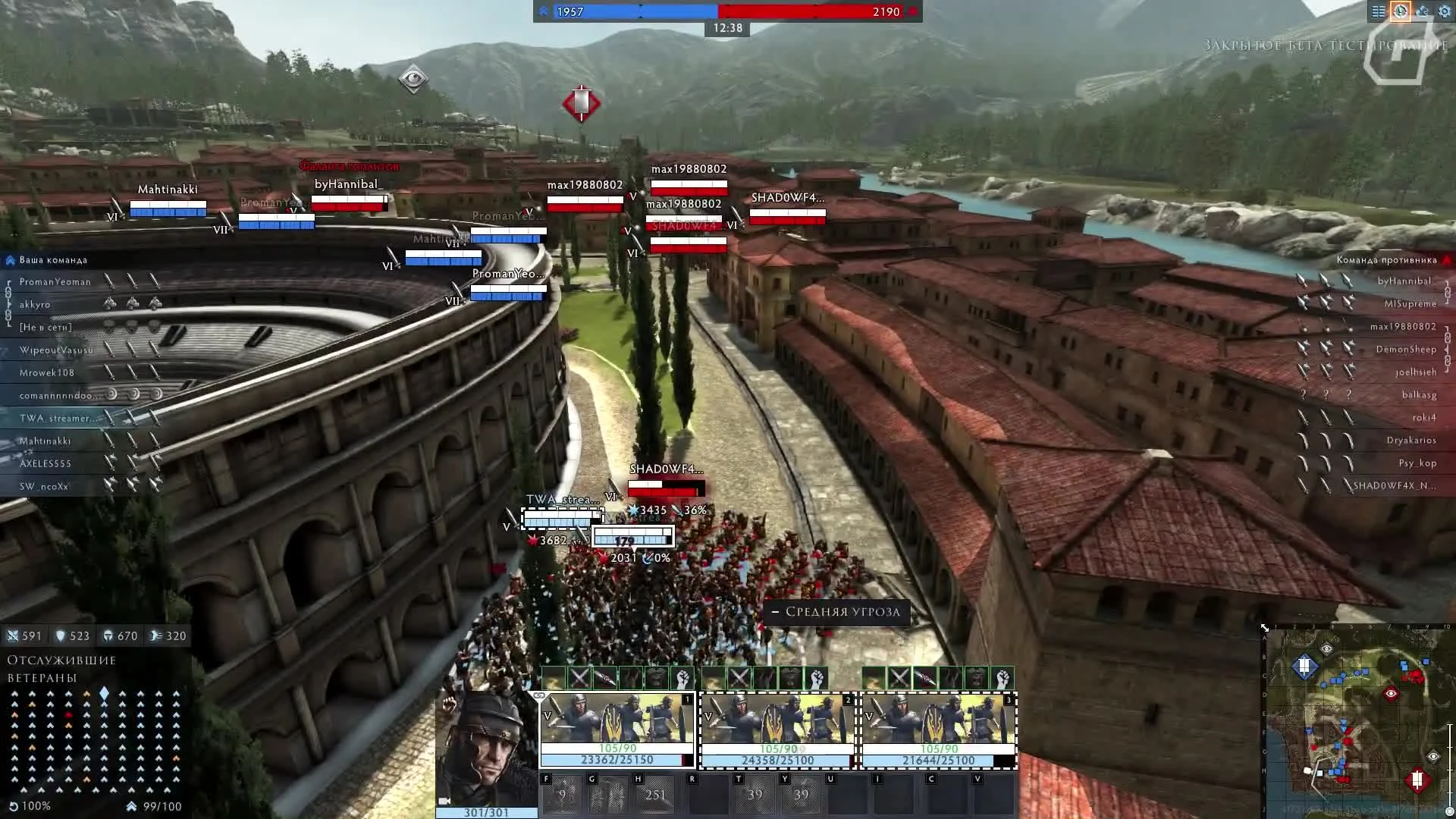
Task: Click the shield resource icon showing 523
Action: coord(61,636)
